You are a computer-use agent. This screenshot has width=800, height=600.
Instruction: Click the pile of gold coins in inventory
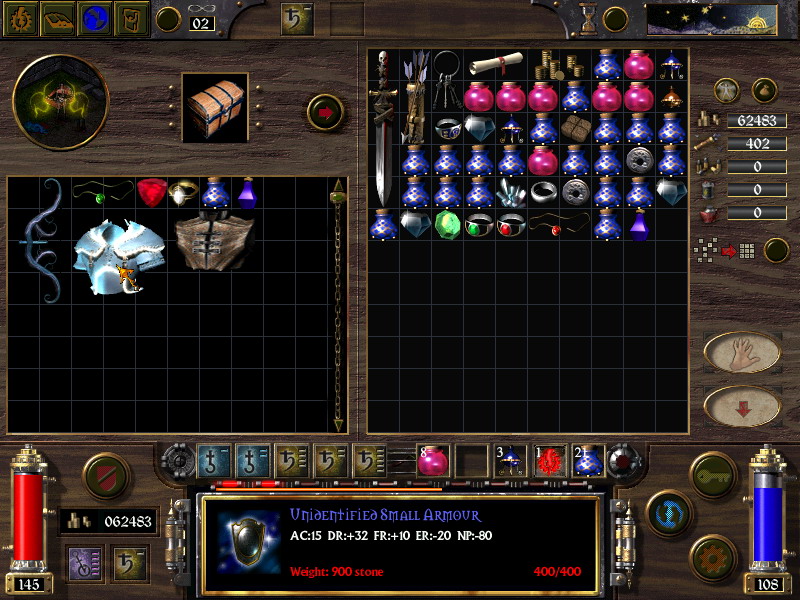(551, 65)
